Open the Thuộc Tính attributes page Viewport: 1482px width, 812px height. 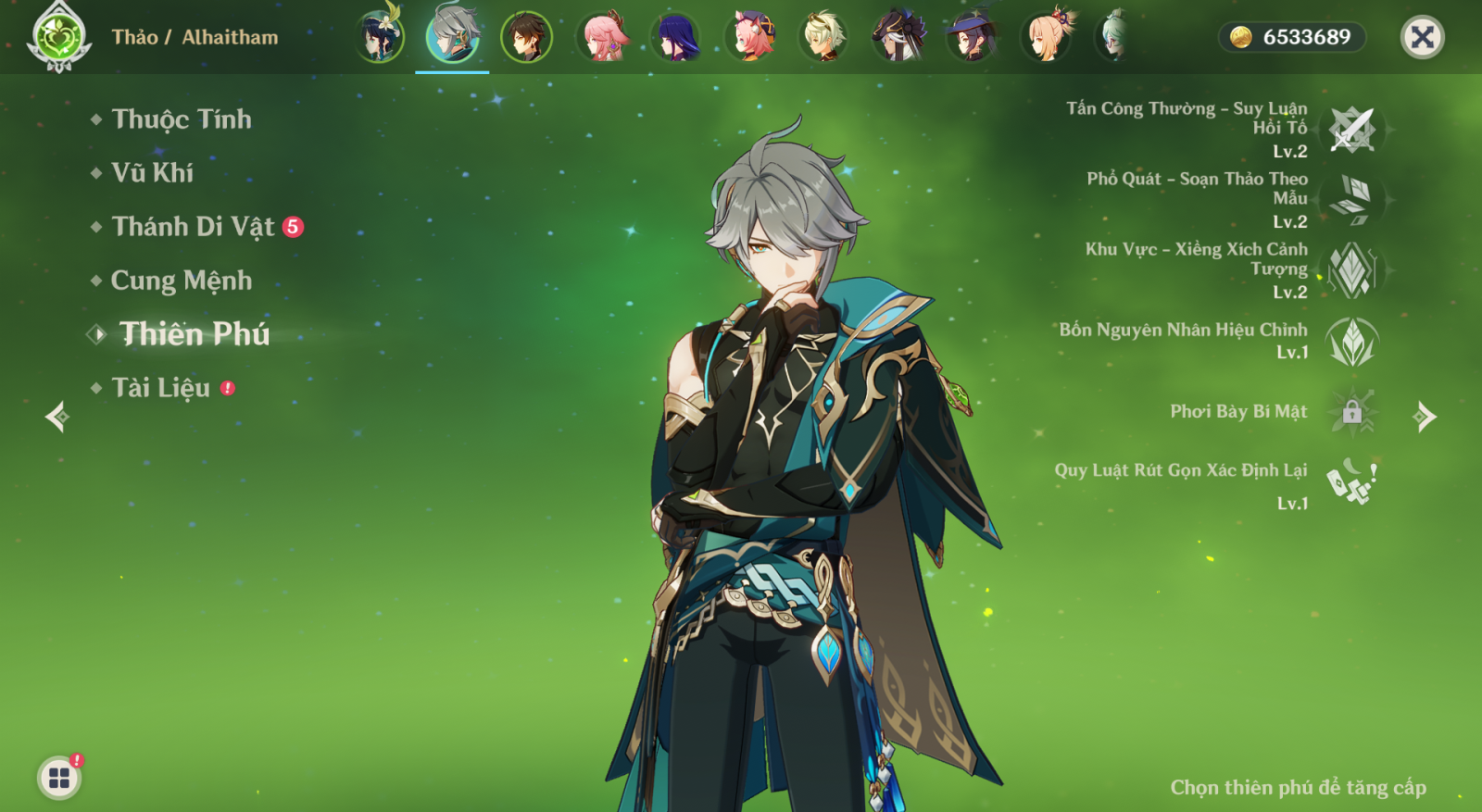pyautogui.click(x=181, y=119)
